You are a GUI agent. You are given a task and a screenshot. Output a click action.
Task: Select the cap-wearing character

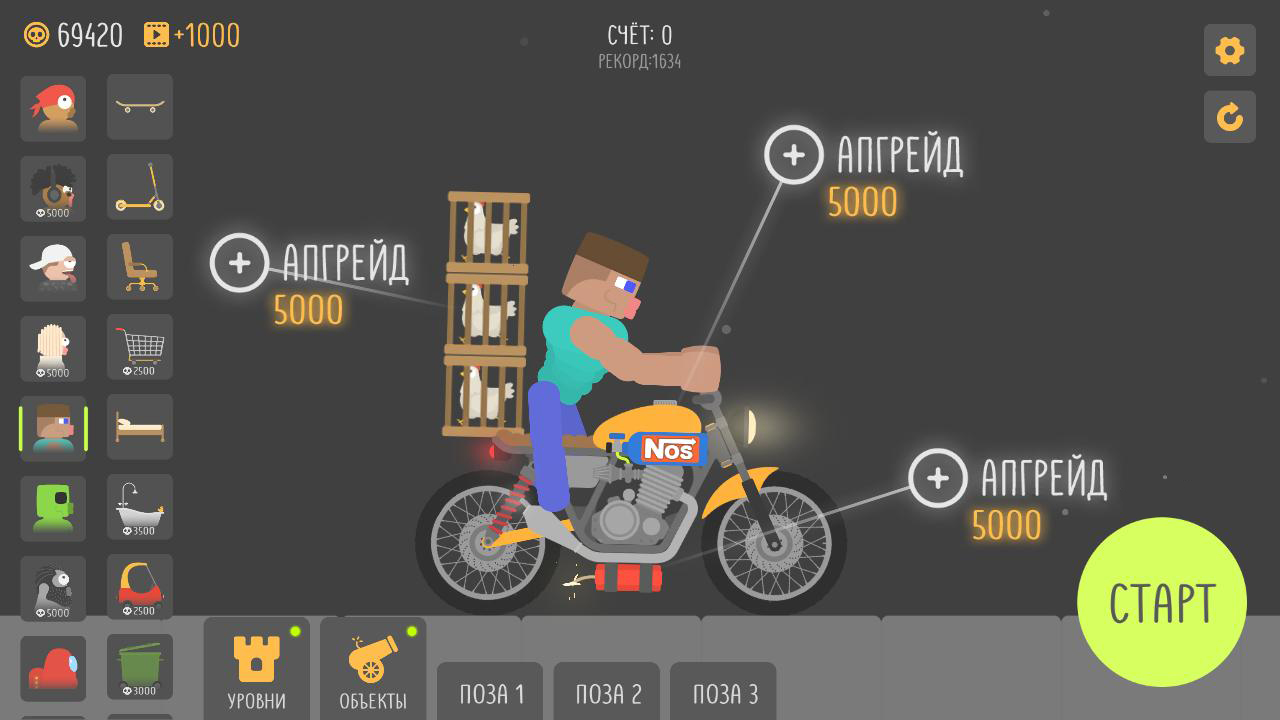point(53,267)
